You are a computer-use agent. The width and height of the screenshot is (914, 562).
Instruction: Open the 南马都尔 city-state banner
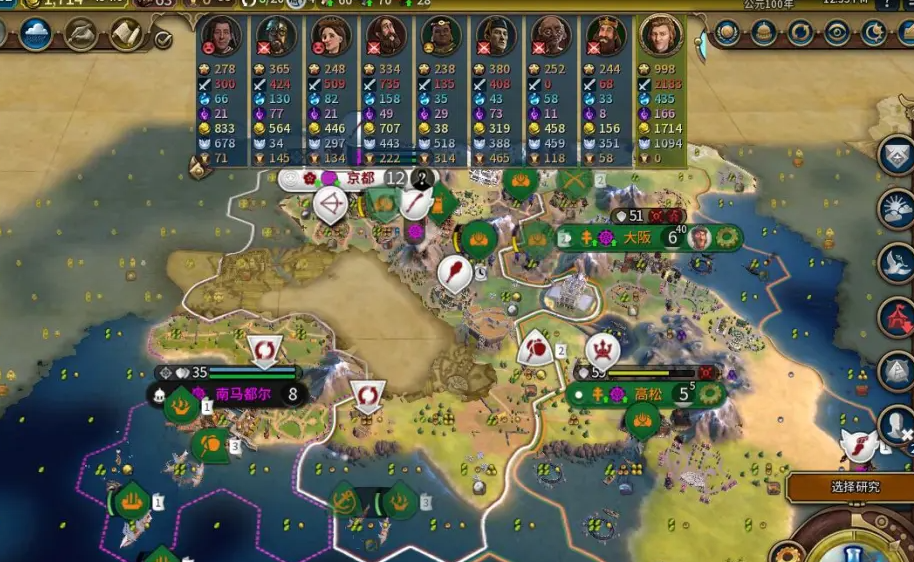[x=243, y=394]
